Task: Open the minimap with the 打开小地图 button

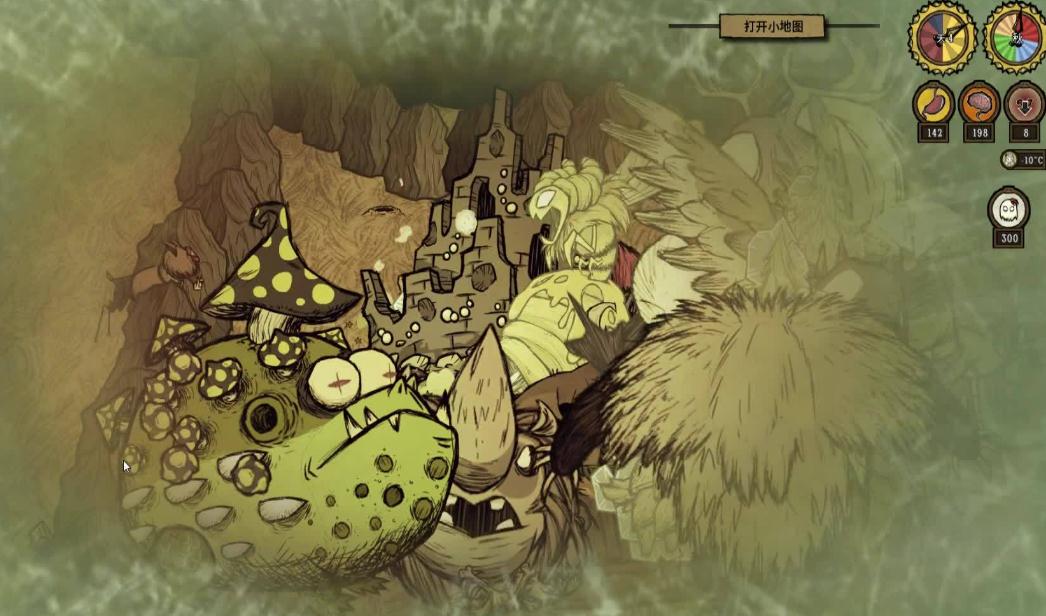Action: (772, 27)
